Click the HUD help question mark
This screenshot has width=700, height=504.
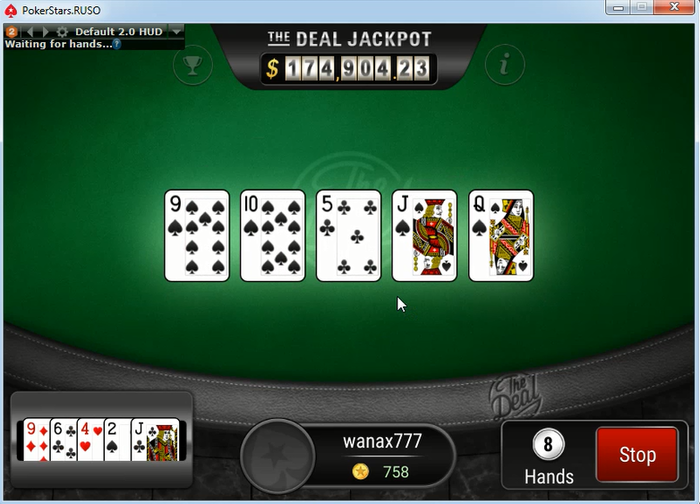click(x=117, y=45)
